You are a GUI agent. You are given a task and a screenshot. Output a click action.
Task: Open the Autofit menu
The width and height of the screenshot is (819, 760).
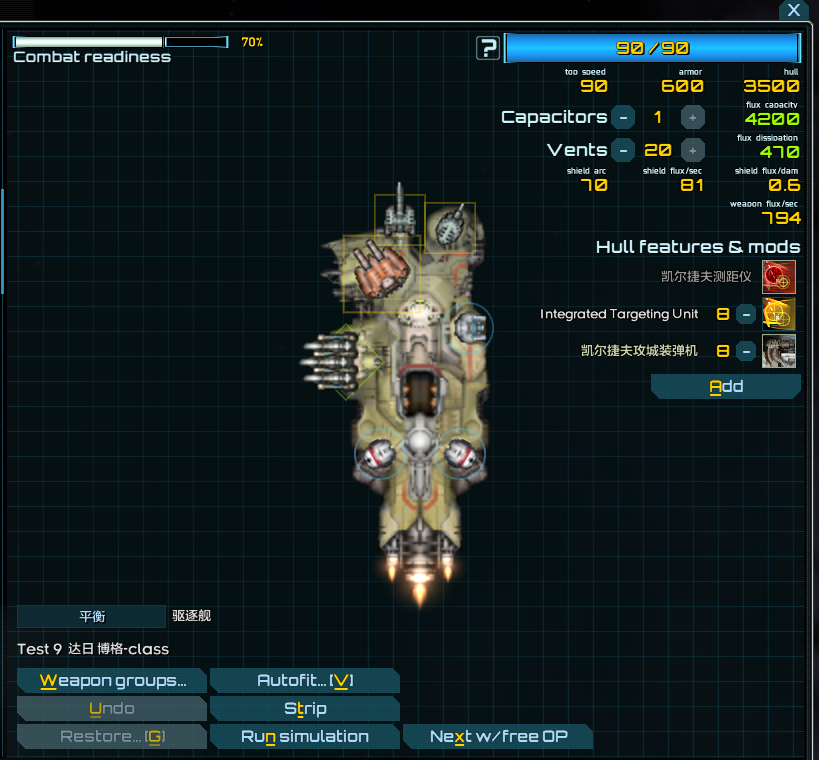305,681
